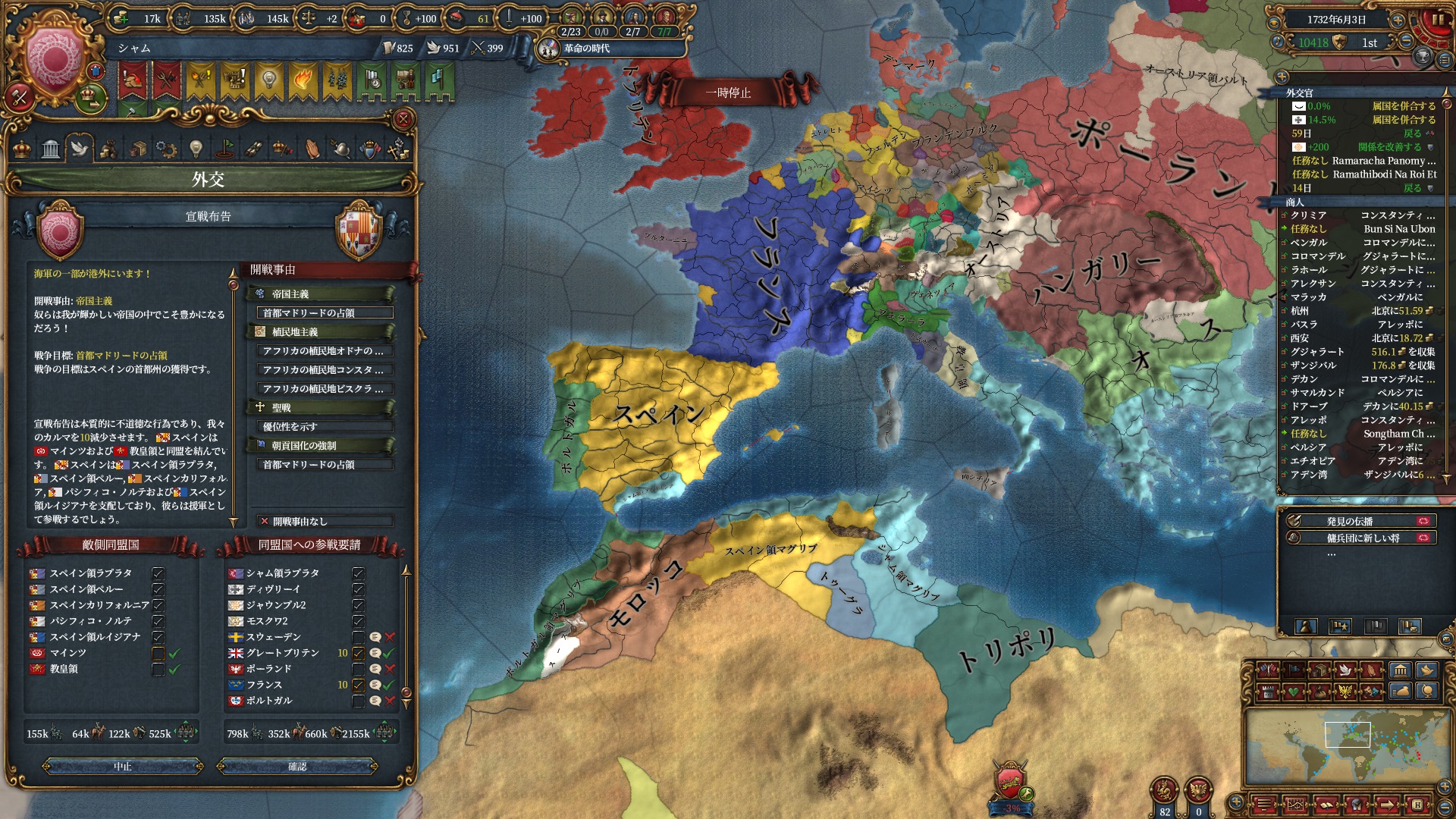Viewport: 1456px width, 819px height.
Task: Open the crown court tab
Action: pos(23,149)
